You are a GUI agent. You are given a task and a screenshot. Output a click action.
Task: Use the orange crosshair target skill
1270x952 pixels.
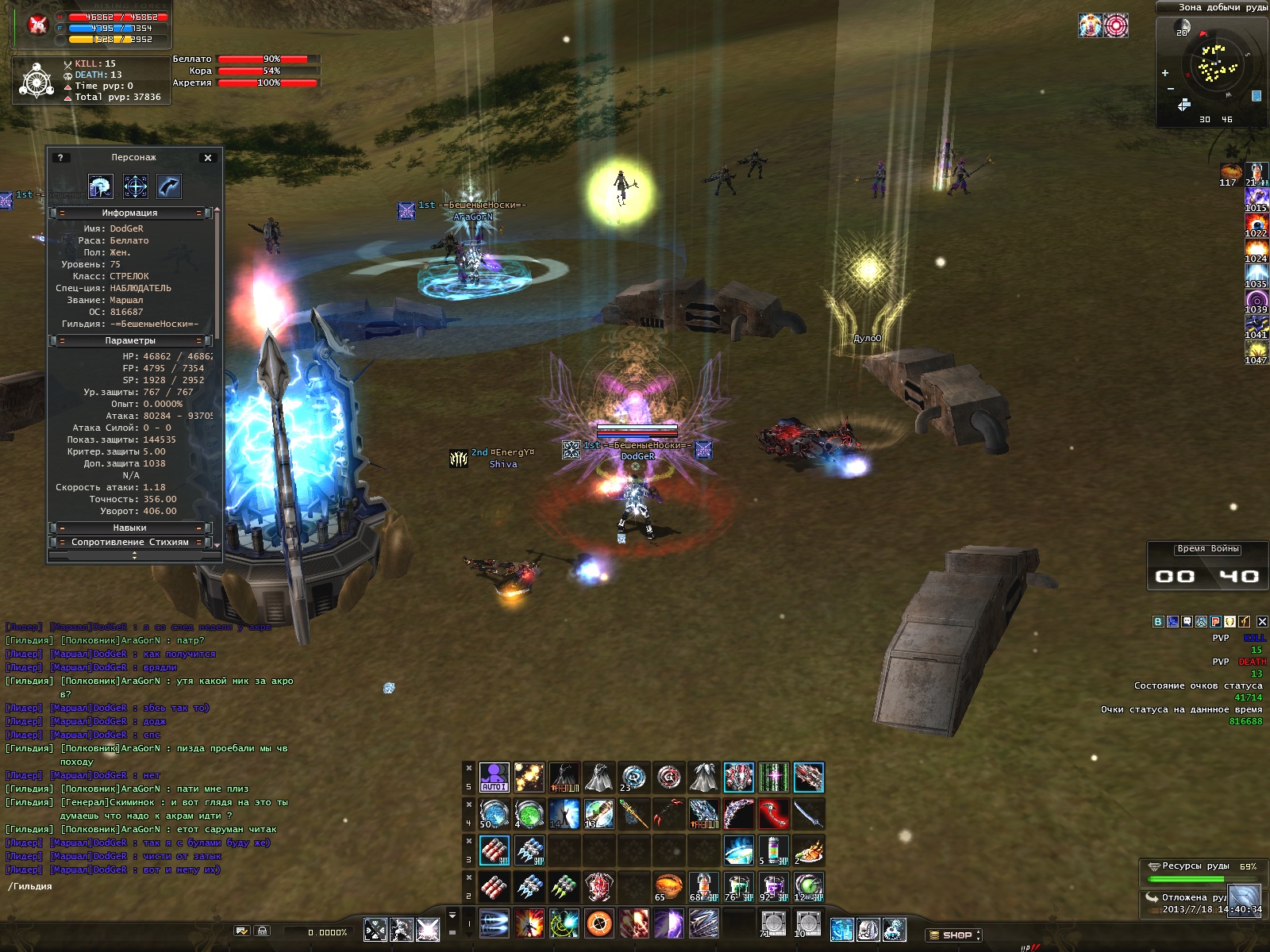tap(599, 924)
